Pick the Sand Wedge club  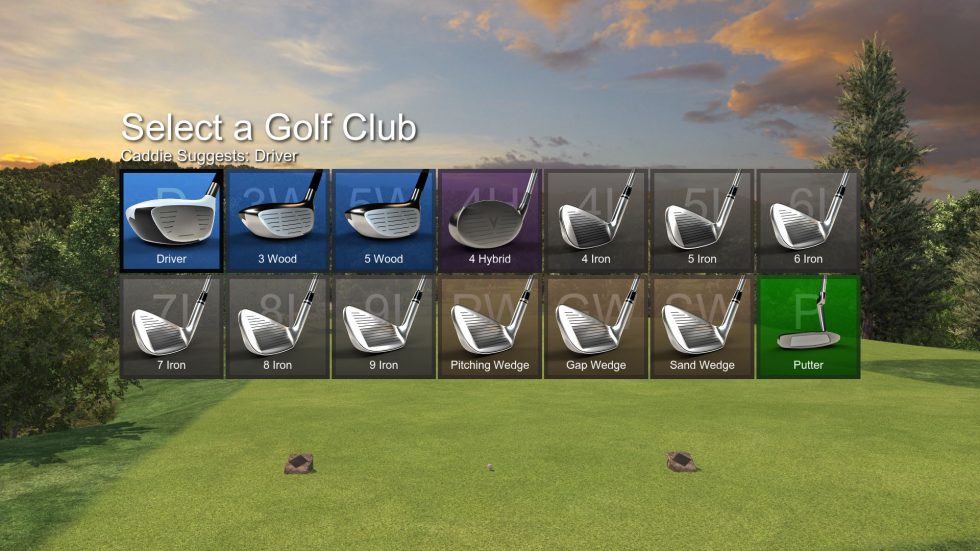(701, 327)
